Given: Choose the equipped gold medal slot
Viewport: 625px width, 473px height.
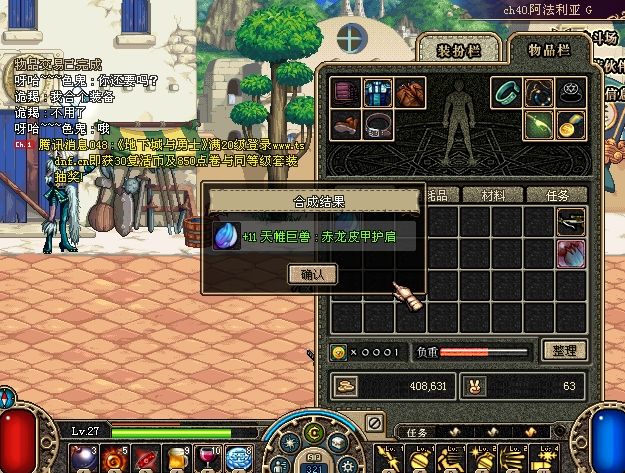Looking at the screenshot, I should pos(572,125).
